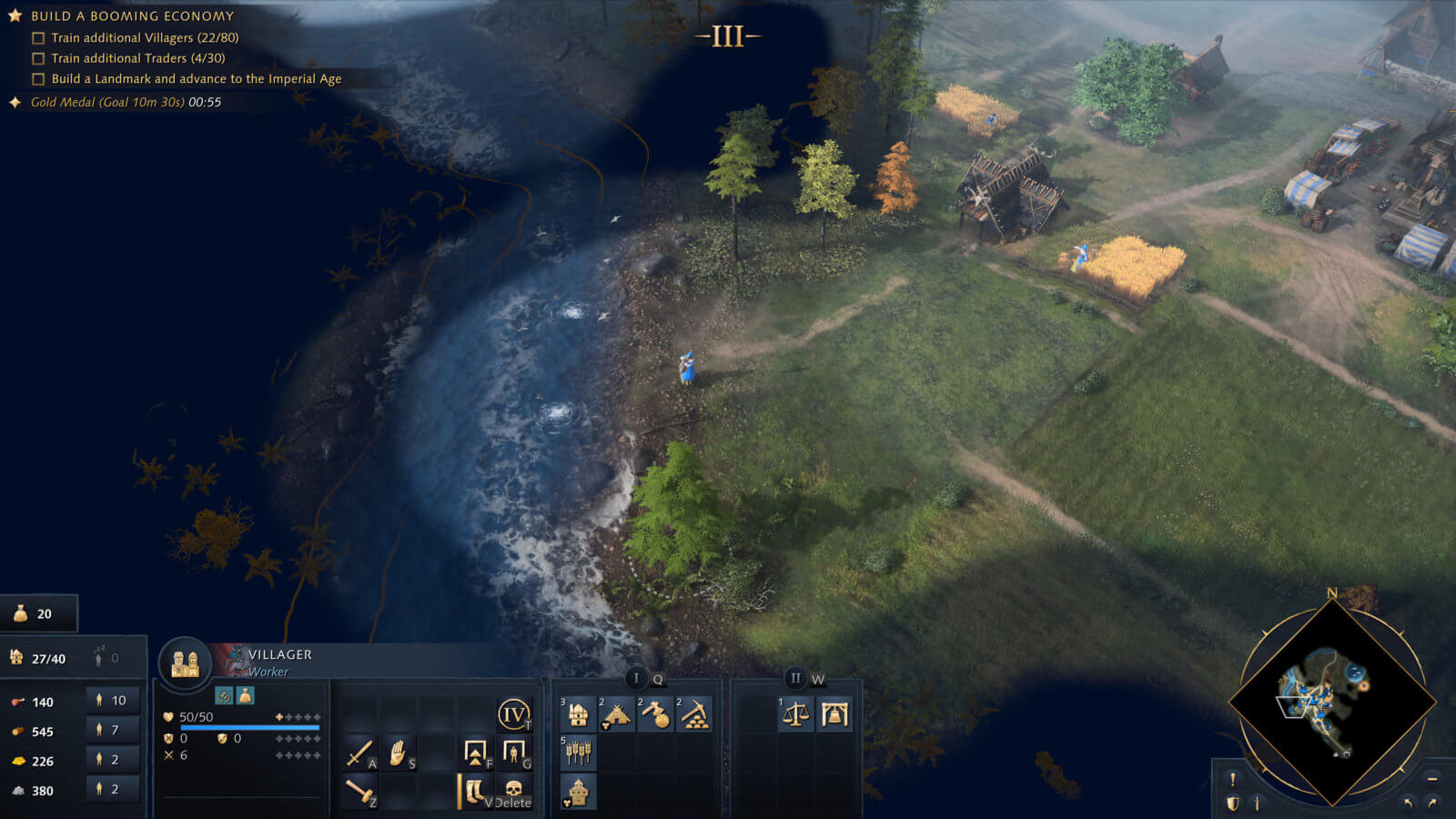Check the Train additional Villagers objective checkbox
The width and height of the screenshot is (1456, 819).
pyautogui.click(x=37, y=37)
